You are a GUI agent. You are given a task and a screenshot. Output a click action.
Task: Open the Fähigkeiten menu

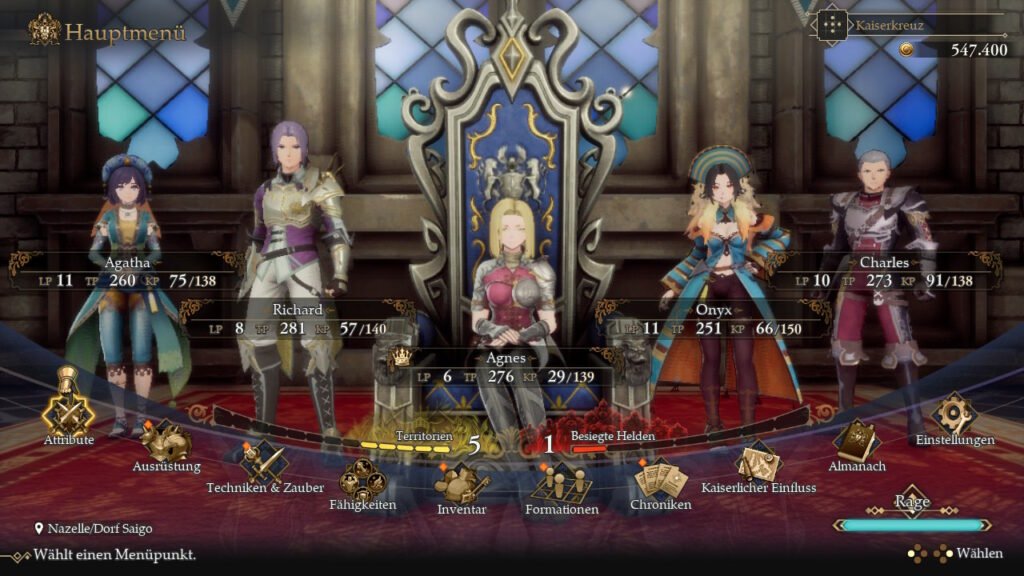pos(362,481)
